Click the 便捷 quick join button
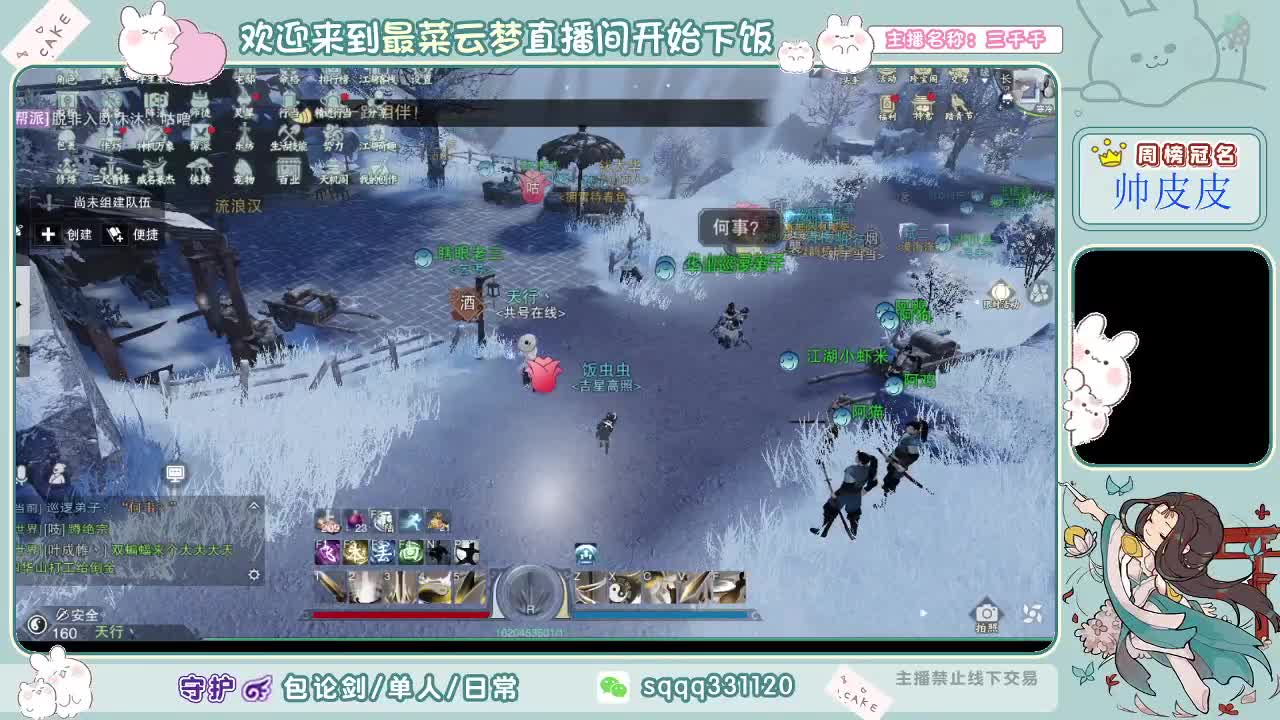This screenshot has height=720, width=1280. point(136,234)
